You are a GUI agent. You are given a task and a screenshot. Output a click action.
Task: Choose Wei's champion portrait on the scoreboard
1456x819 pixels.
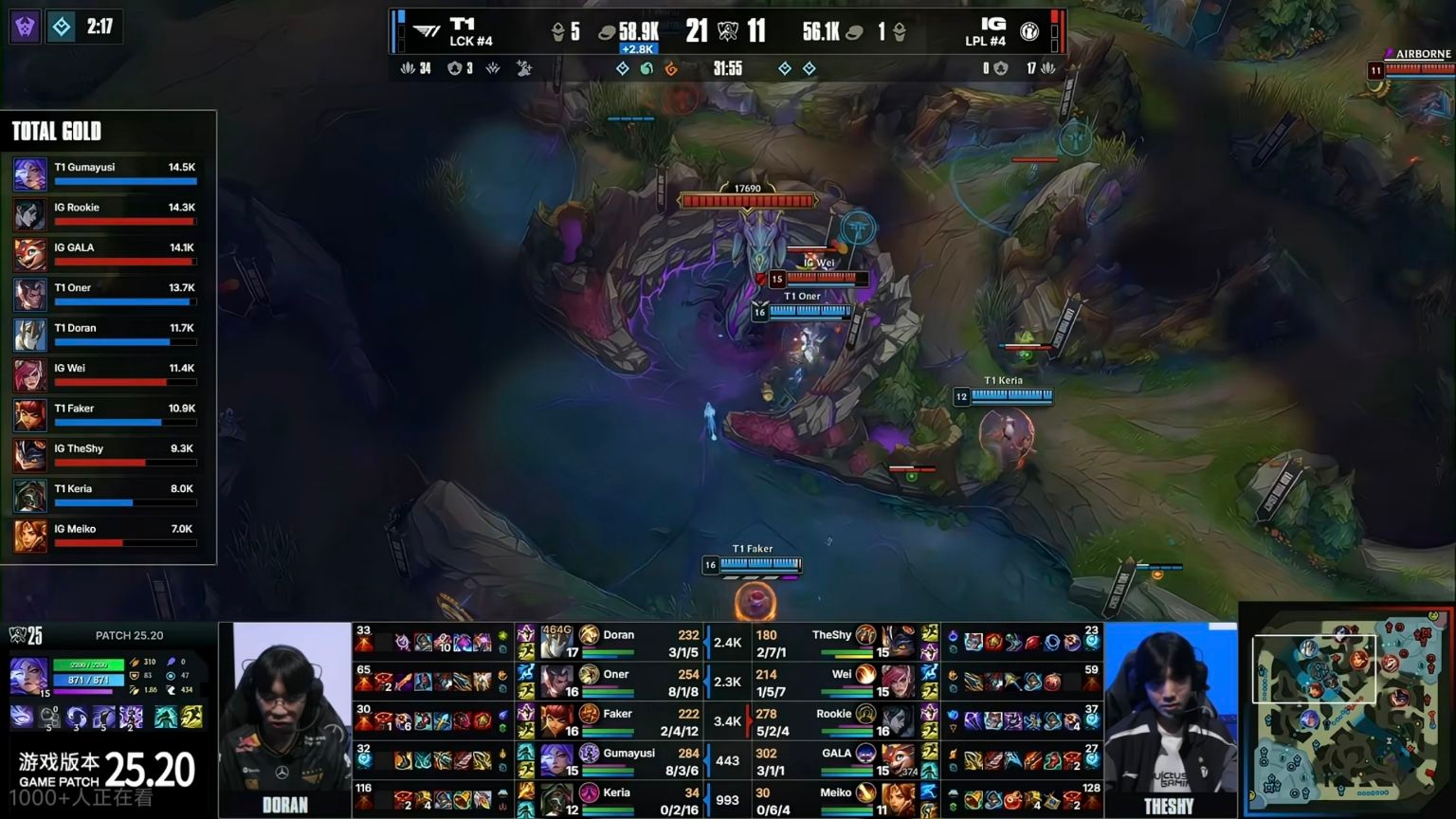coord(897,682)
